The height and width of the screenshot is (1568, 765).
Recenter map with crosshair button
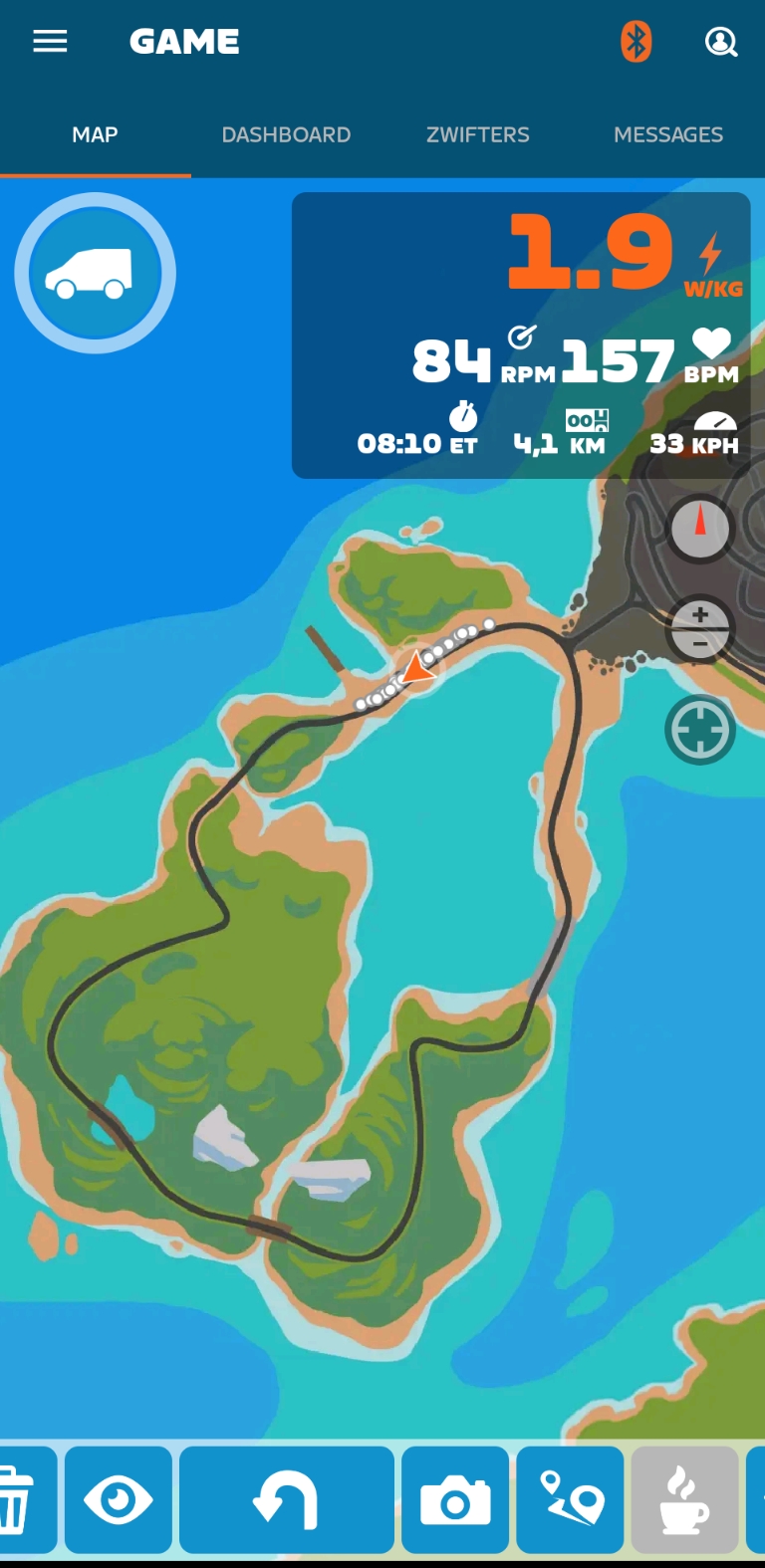700,731
